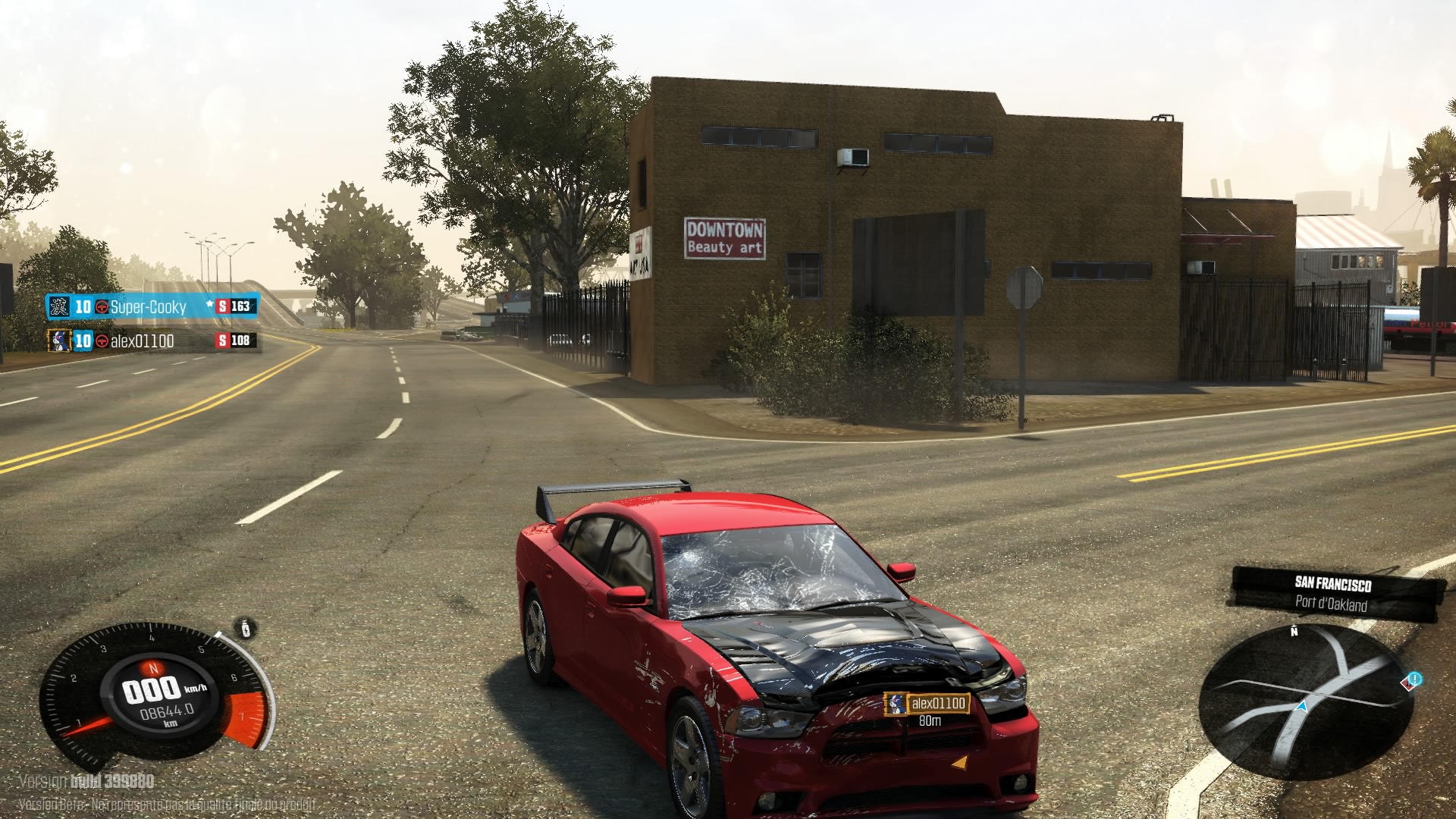Screen dimensions: 1456x819
Task: Click the exclamation mission marker on minimap edge
Action: [x=1414, y=679]
